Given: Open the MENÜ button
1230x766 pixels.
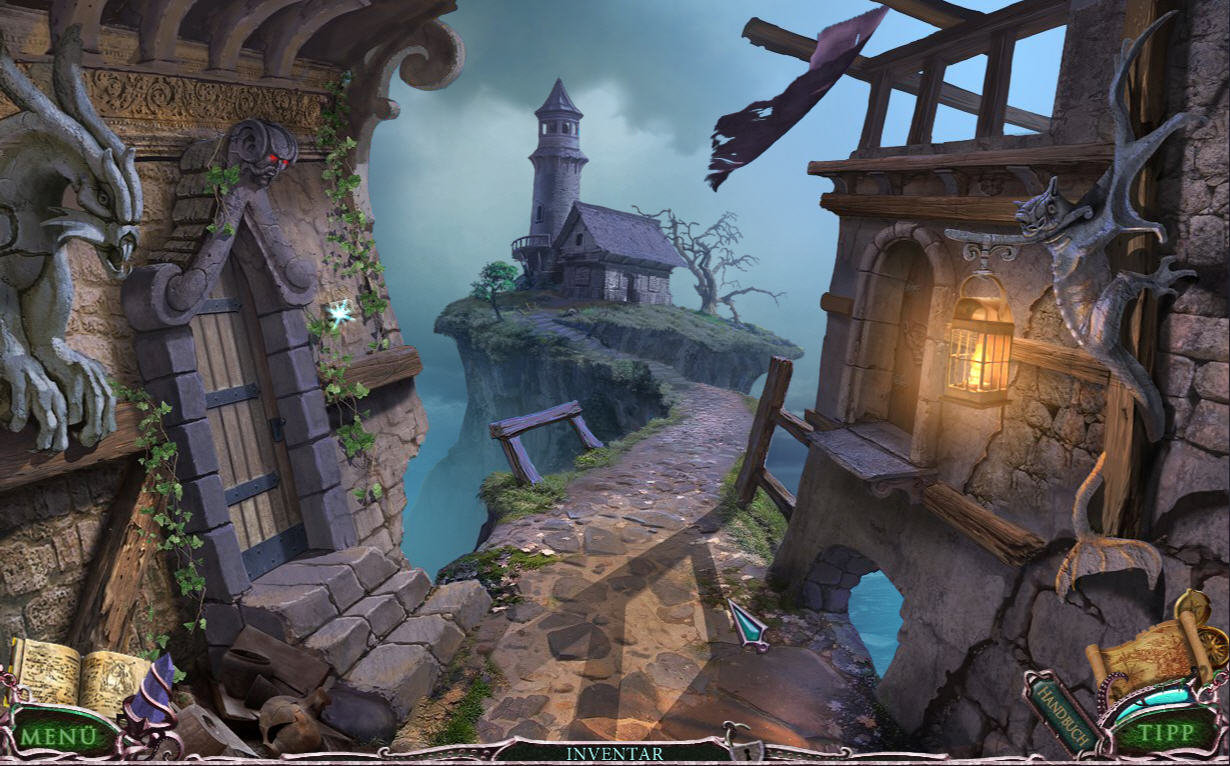Looking at the screenshot, I should (x=58, y=735).
